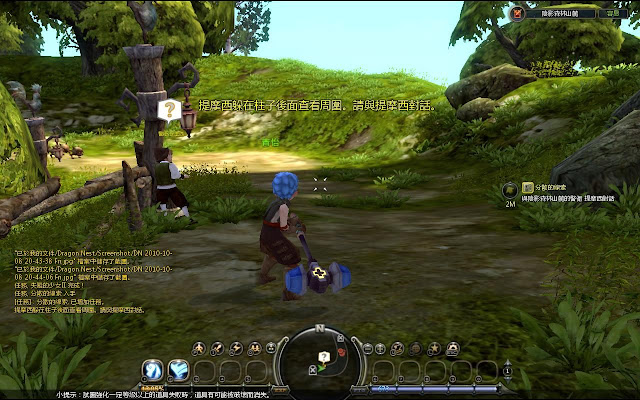
Task: Click the quest distance compass icon showing 2M
Action: coord(510,189)
